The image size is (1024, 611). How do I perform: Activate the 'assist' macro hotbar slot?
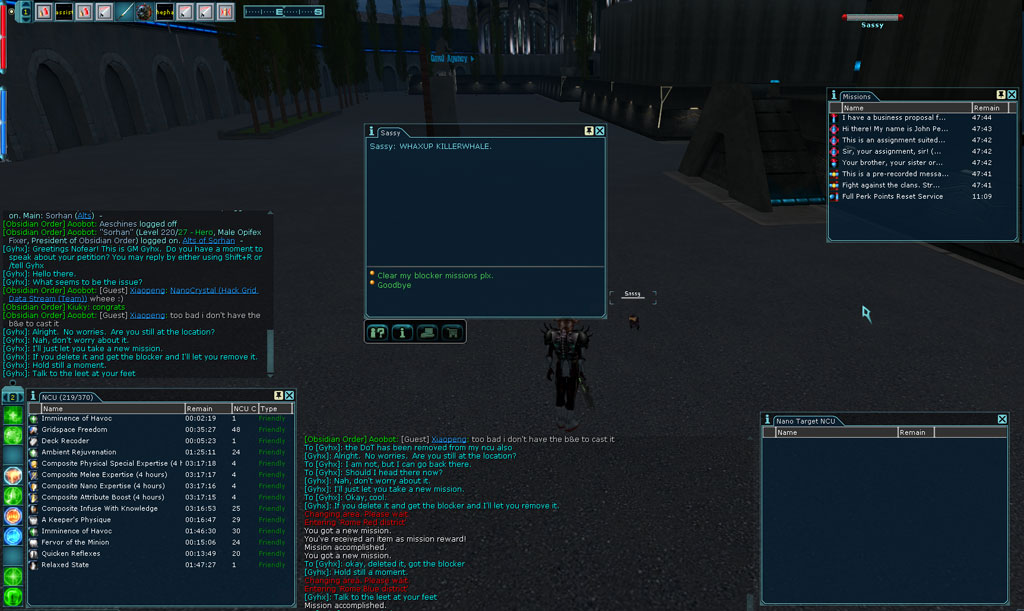[64, 12]
